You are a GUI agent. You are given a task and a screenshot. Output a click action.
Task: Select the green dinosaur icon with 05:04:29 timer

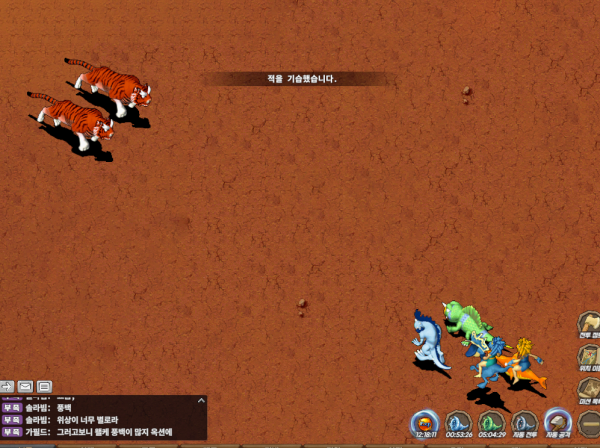pos(491,423)
